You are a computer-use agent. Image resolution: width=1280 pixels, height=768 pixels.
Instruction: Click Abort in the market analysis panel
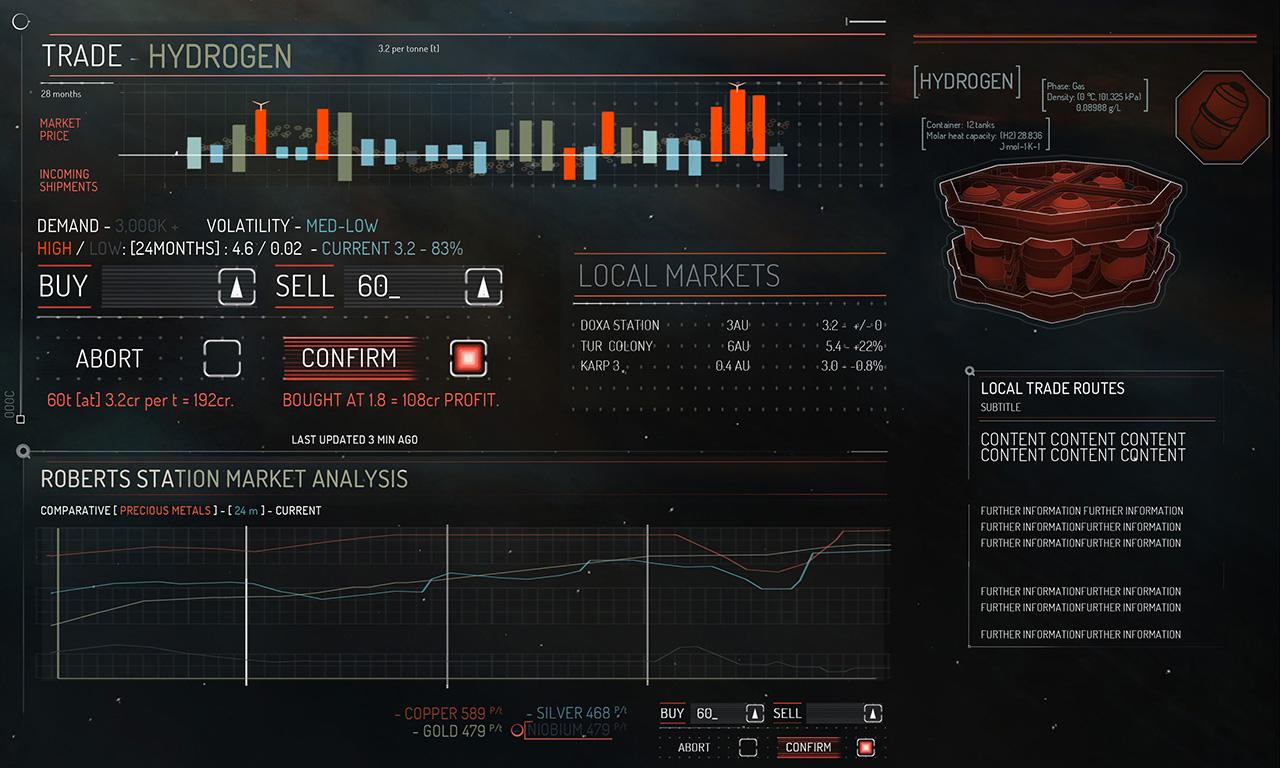(x=694, y=747)
